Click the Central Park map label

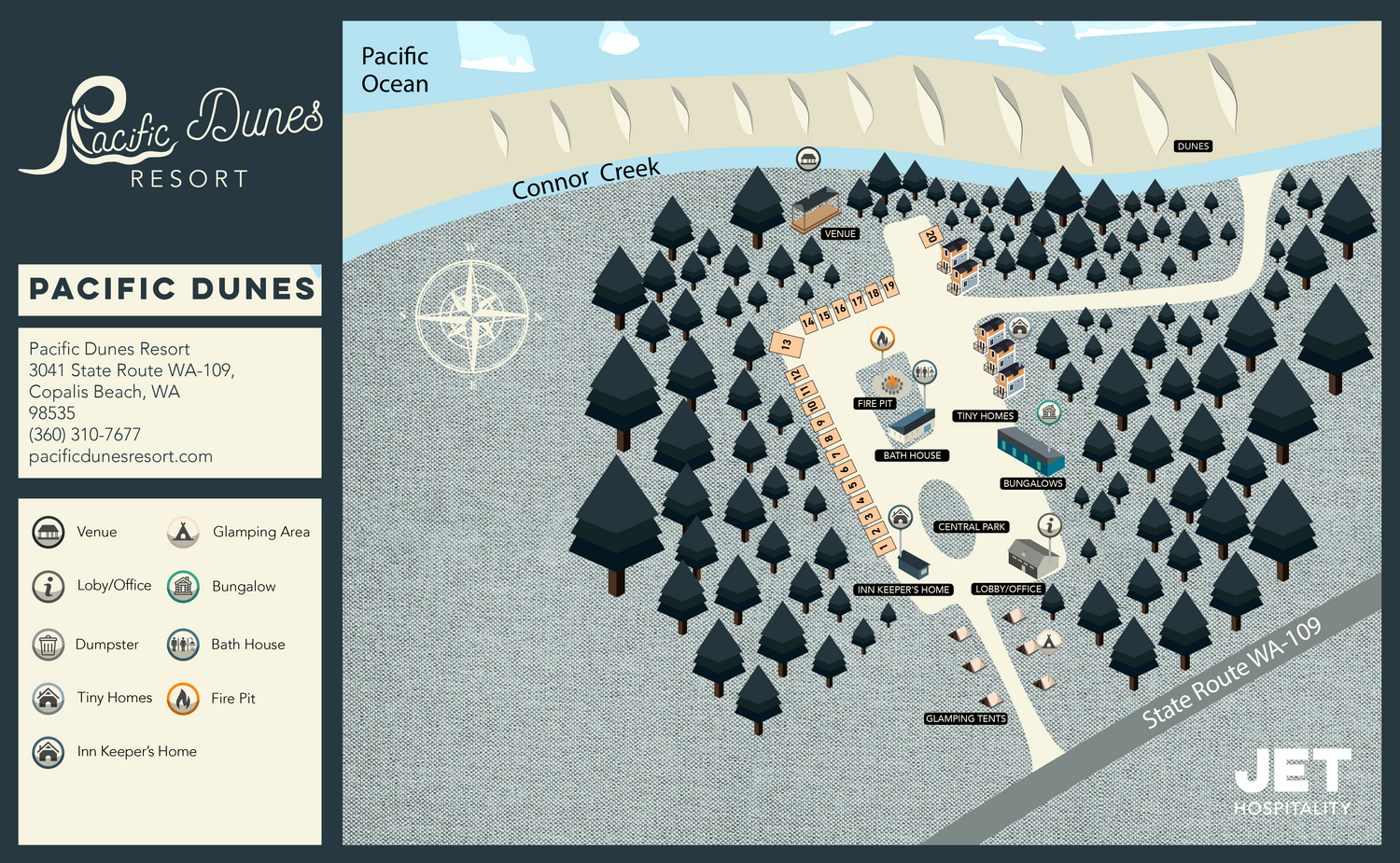[x=972, y=527]
